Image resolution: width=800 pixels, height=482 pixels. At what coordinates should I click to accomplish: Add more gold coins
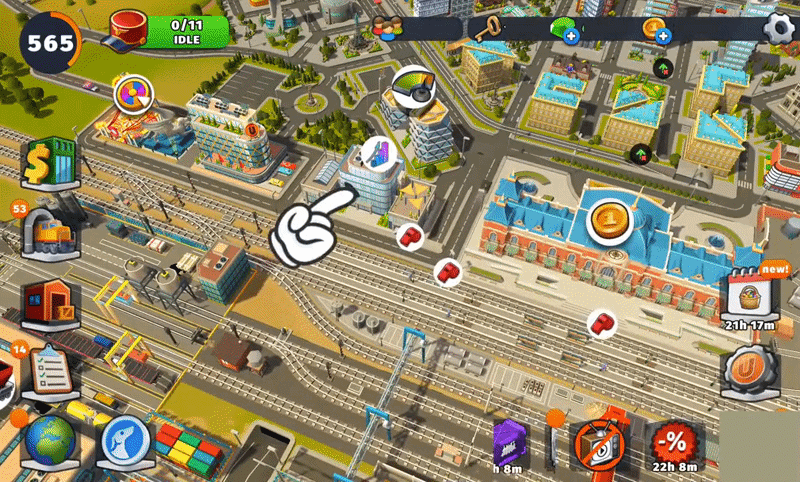click(662, 38)
